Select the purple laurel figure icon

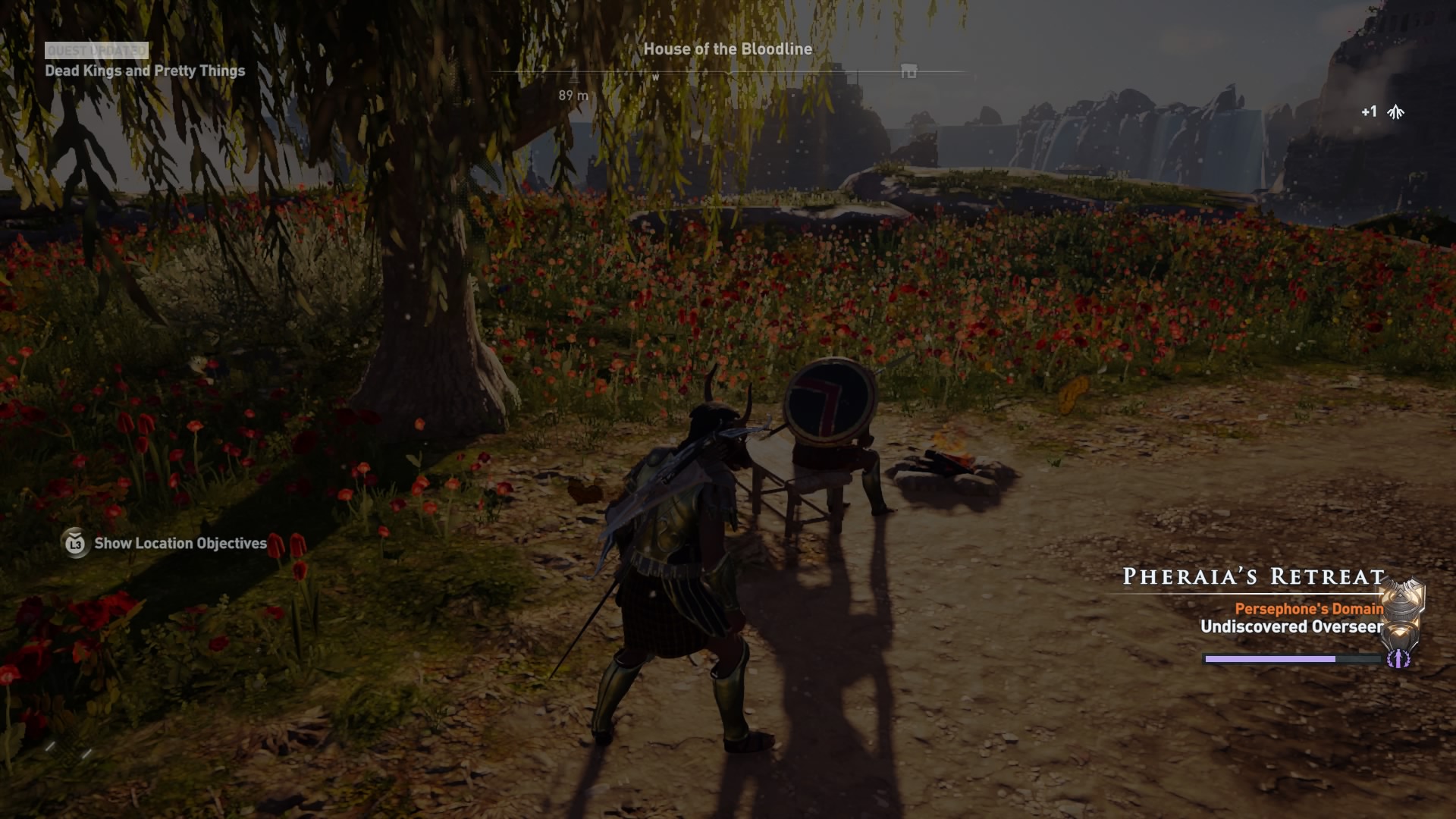click(1398, 659)
